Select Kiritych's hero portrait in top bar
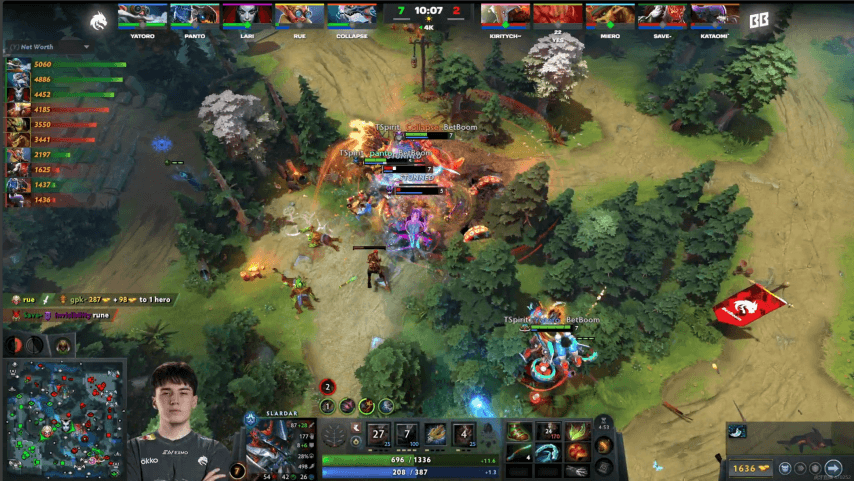This screenshot has height=481, width=854. 506,15
